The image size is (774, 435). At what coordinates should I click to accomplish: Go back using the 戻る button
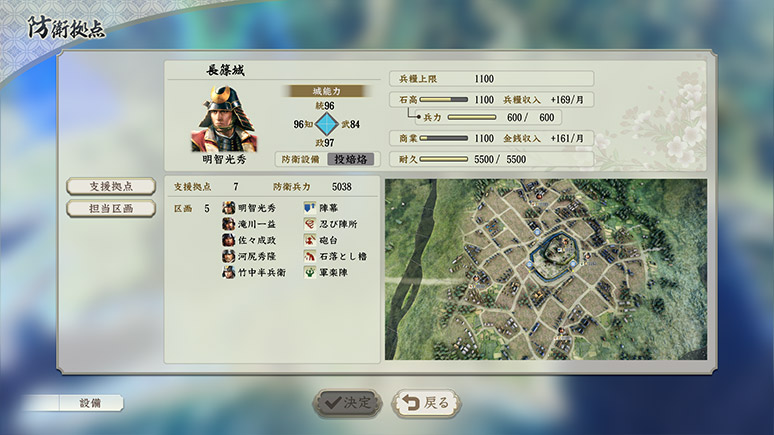click(x=428, y=402)
